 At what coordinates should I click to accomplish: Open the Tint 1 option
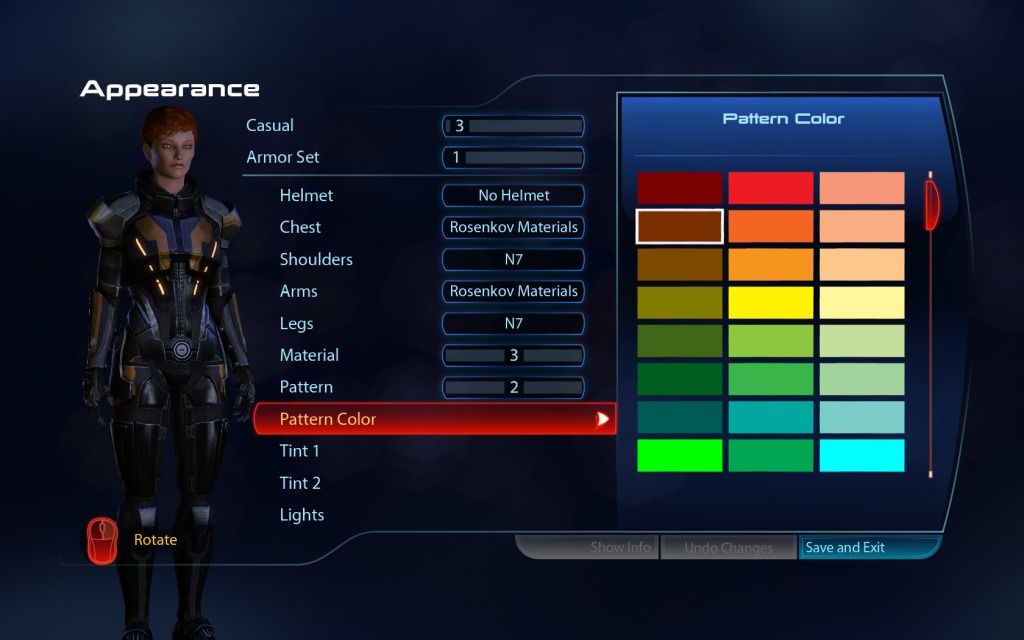[x=300, y=451]
